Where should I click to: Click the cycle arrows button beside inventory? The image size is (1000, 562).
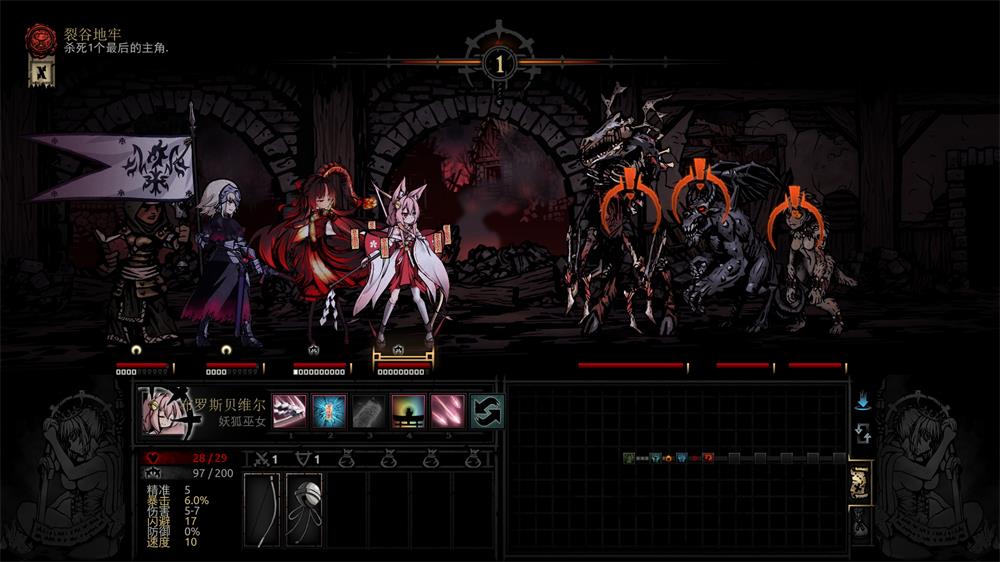(x=862, y=435)
